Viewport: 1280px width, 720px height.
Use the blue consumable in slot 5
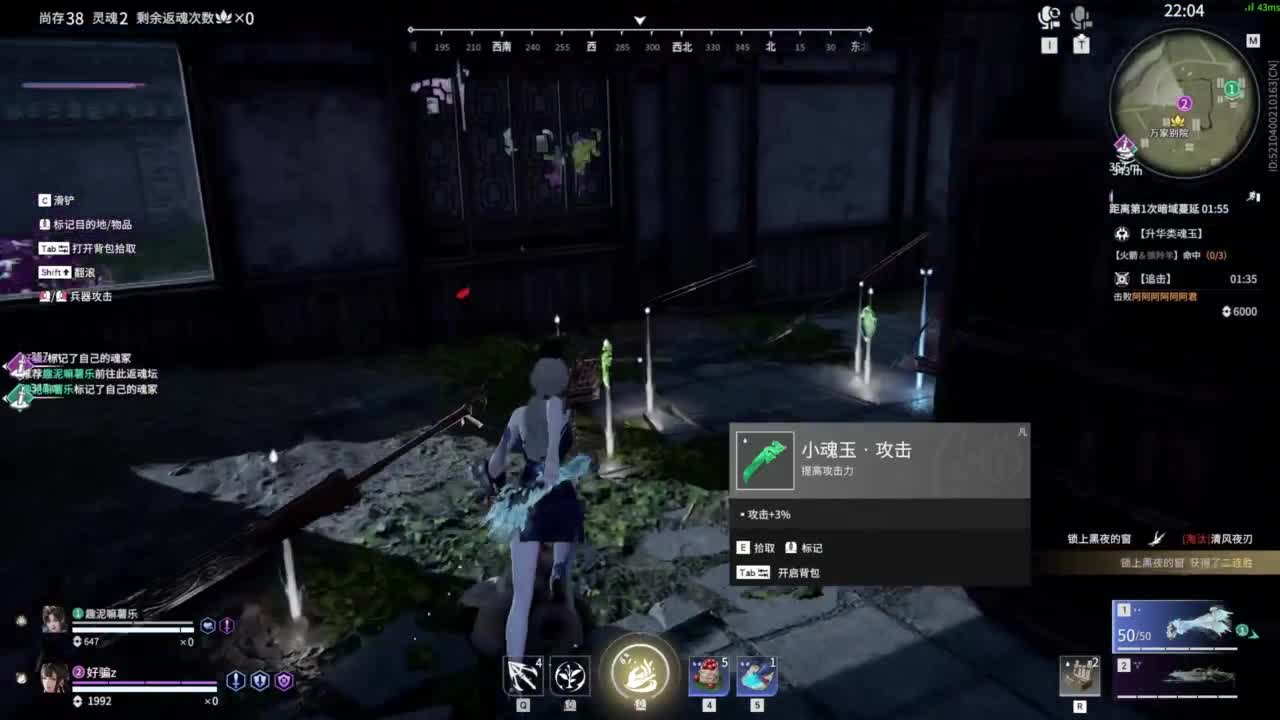tap(757, 675)
